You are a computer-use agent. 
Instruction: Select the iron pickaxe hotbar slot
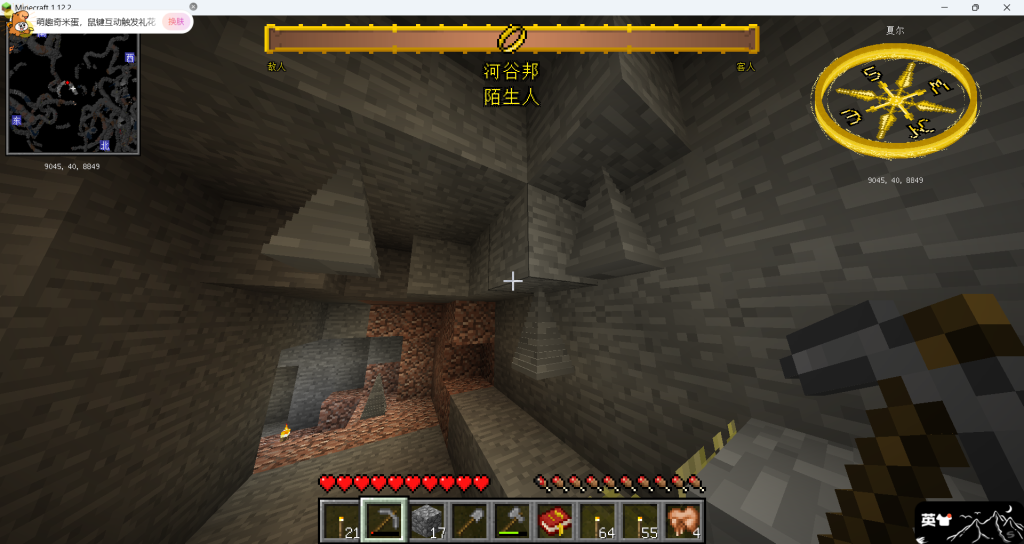[x=384, y=520]
